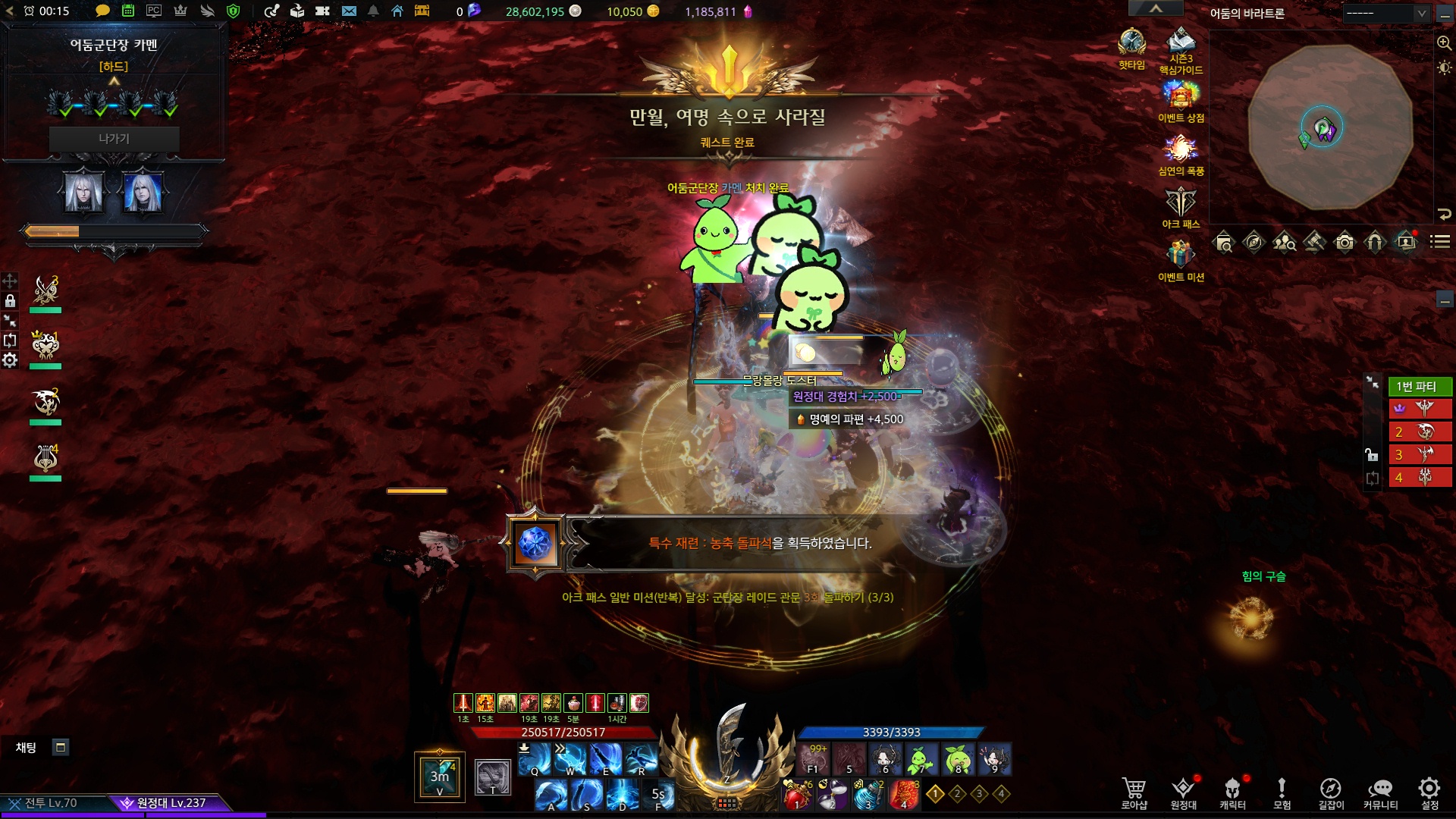
Task: Open the 원정대 roster menu
Action: (x=1183, y=792)
